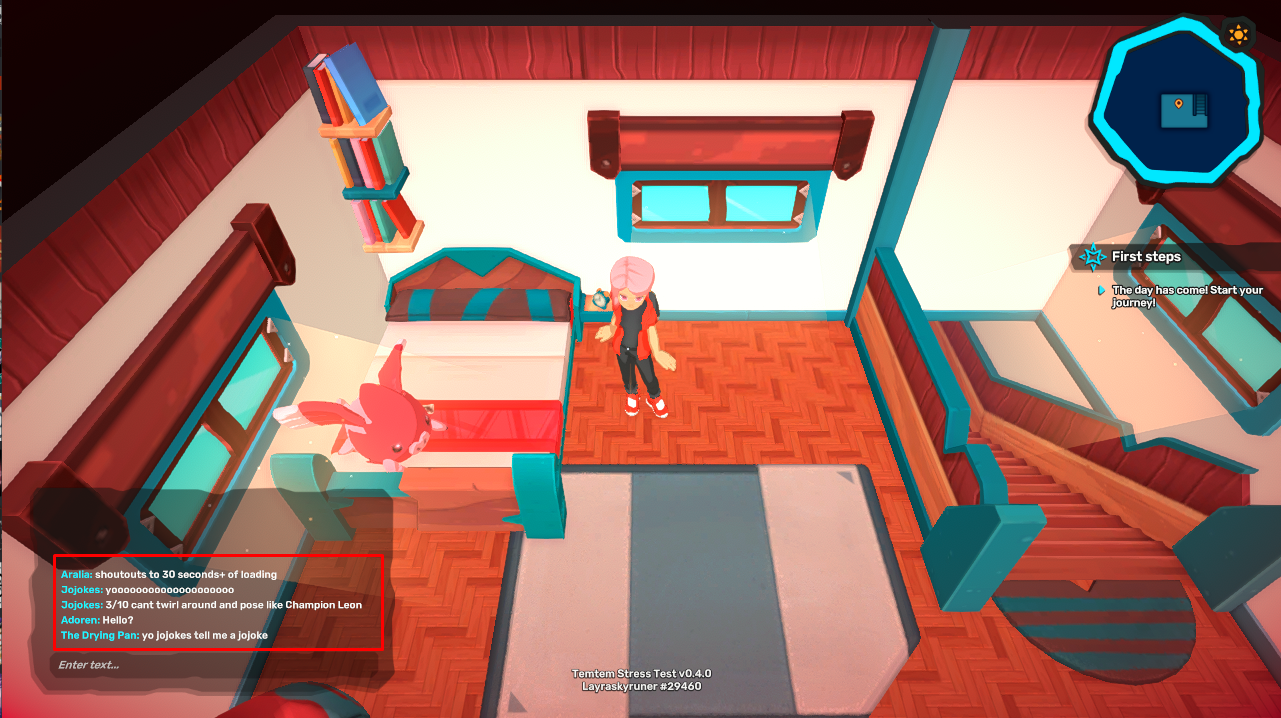
Task: Select the "First steps" quest tracker
Action: [1146, 257]
